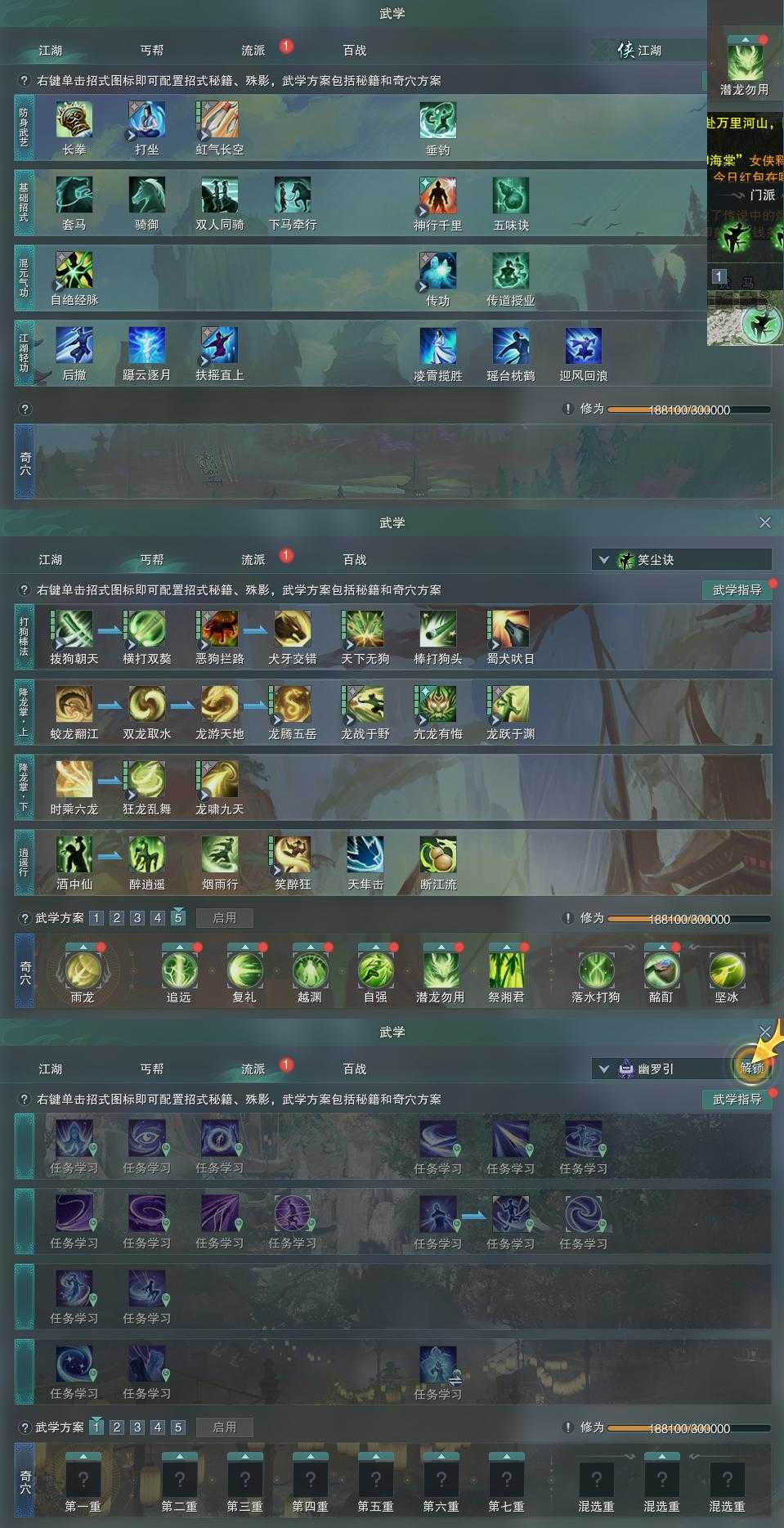
Task: Pick the 断江流 skill icon
Action: tap(437, 855)
